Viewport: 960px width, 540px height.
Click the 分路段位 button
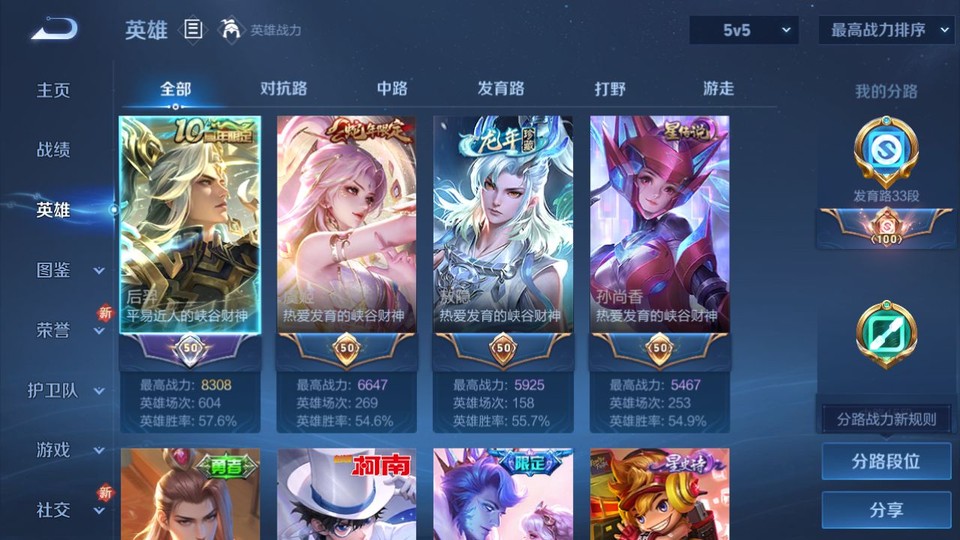click(x=886, y=462)
